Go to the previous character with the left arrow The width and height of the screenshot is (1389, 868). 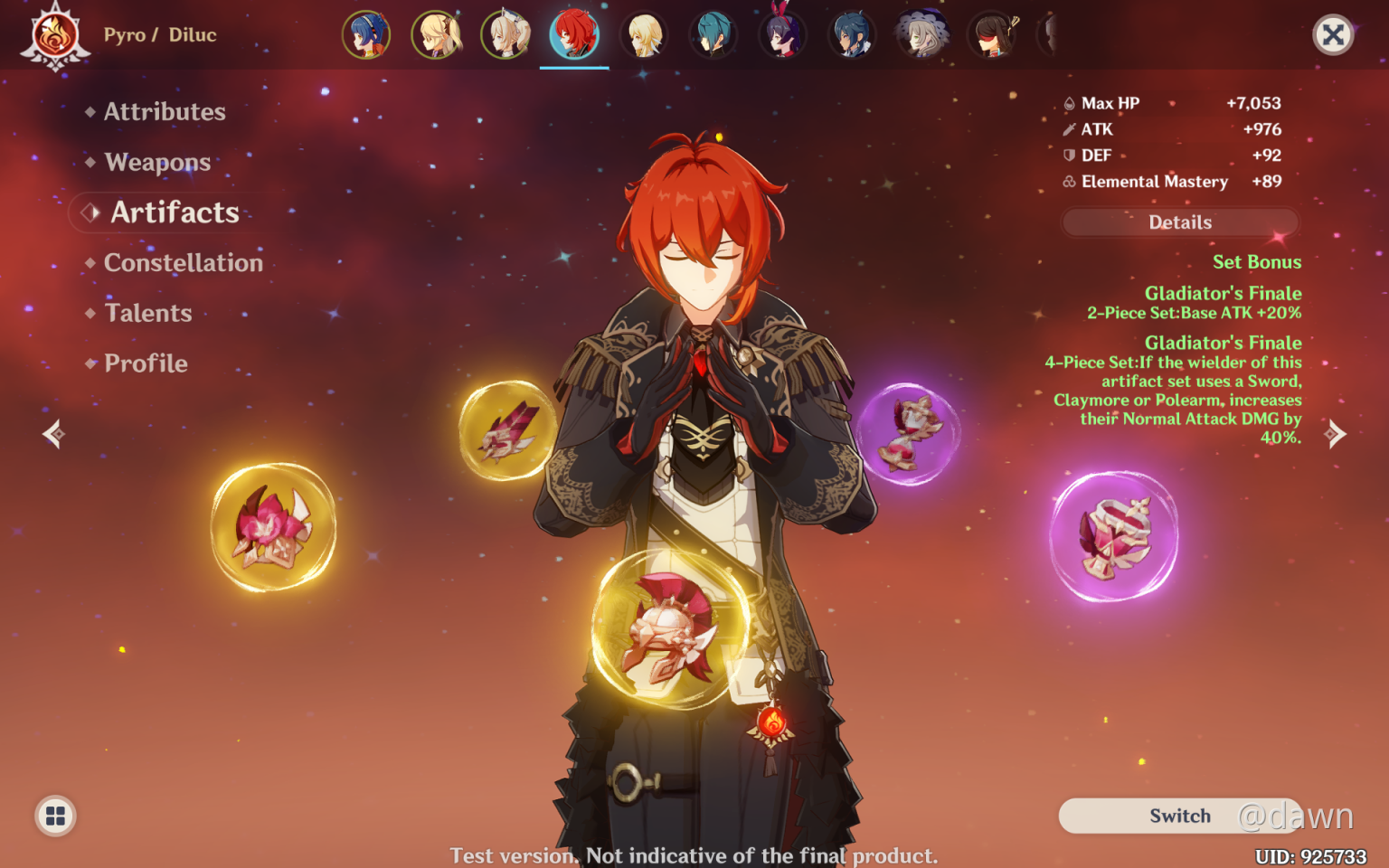click(53, 434)
